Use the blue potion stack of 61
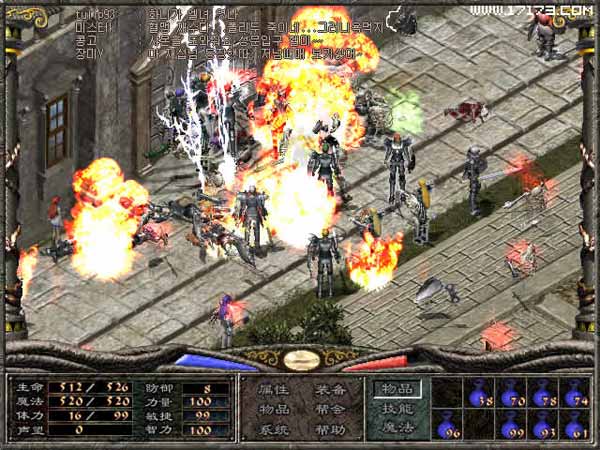Viewport: 600px width, 450px height. coord(574,425)
